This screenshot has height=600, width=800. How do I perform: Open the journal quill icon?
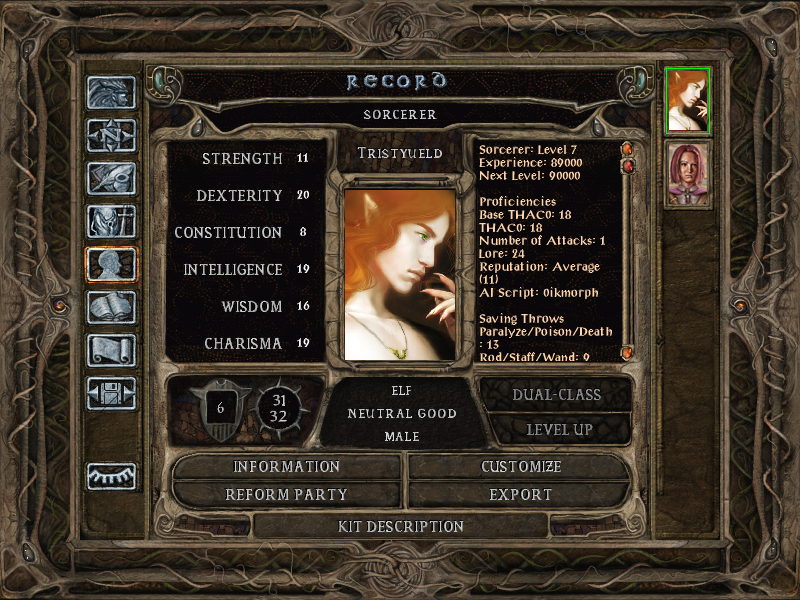pos(111,179)
